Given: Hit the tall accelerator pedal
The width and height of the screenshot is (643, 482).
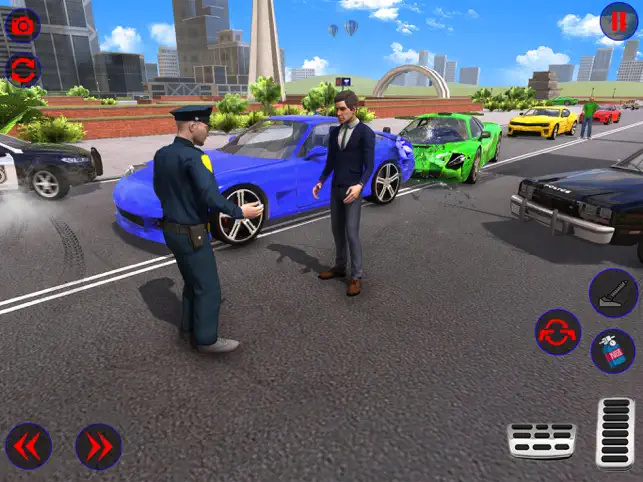Looking at the screenshot, I should (x=615, y=432).
